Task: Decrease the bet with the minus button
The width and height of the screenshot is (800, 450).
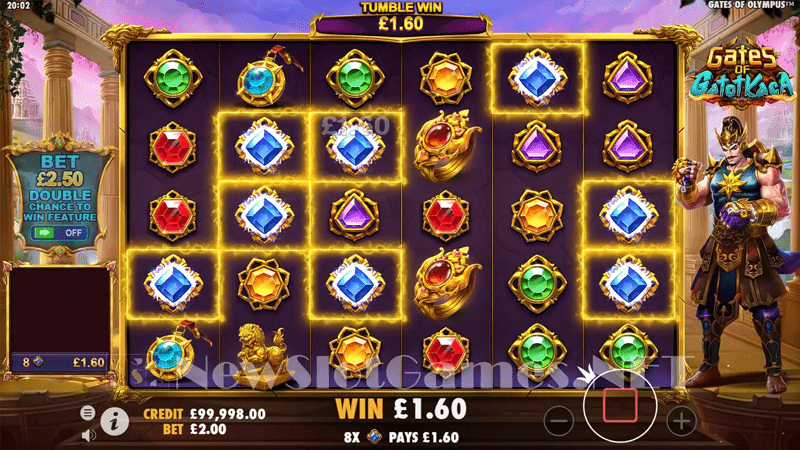Action: click(559, 420)
